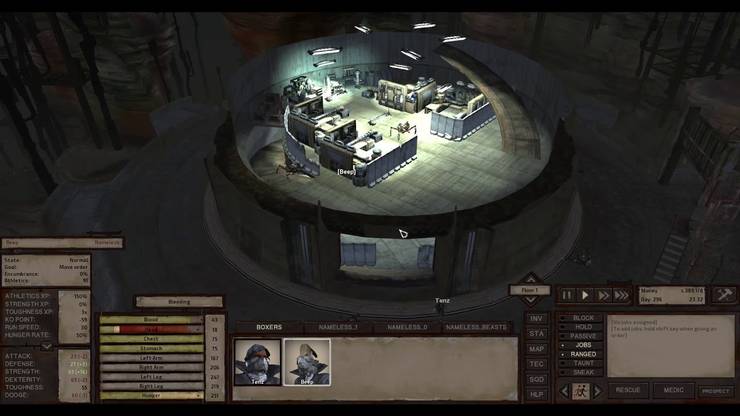Set game speed to triple fast-forward
Screen dimensions: 740x416
click(x=621, y=295)
